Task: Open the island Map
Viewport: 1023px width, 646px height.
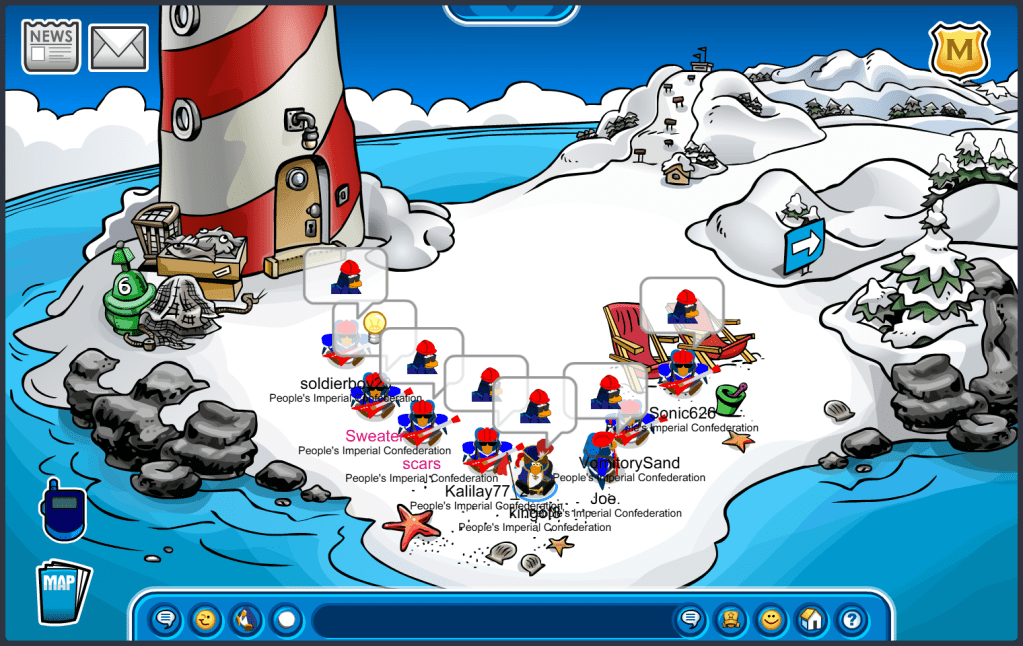Action: [x=63, y=591]
